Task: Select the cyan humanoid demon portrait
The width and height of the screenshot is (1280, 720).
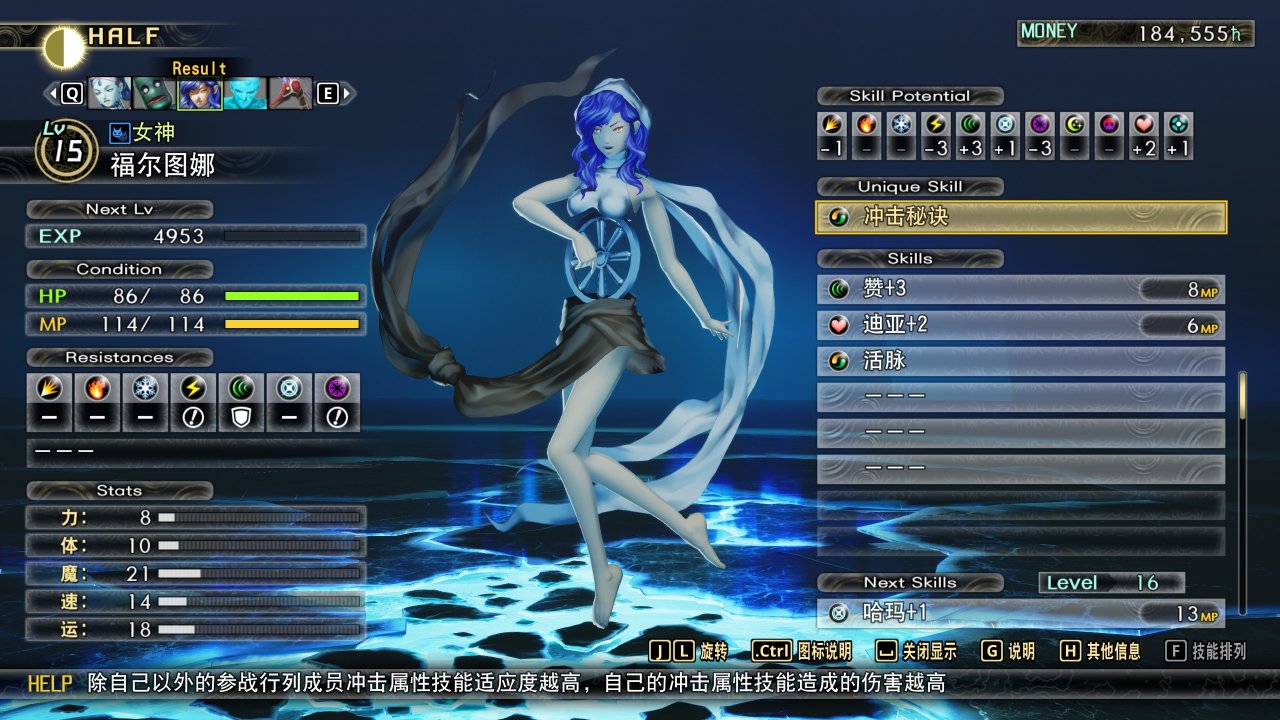Action: (244, 94)
